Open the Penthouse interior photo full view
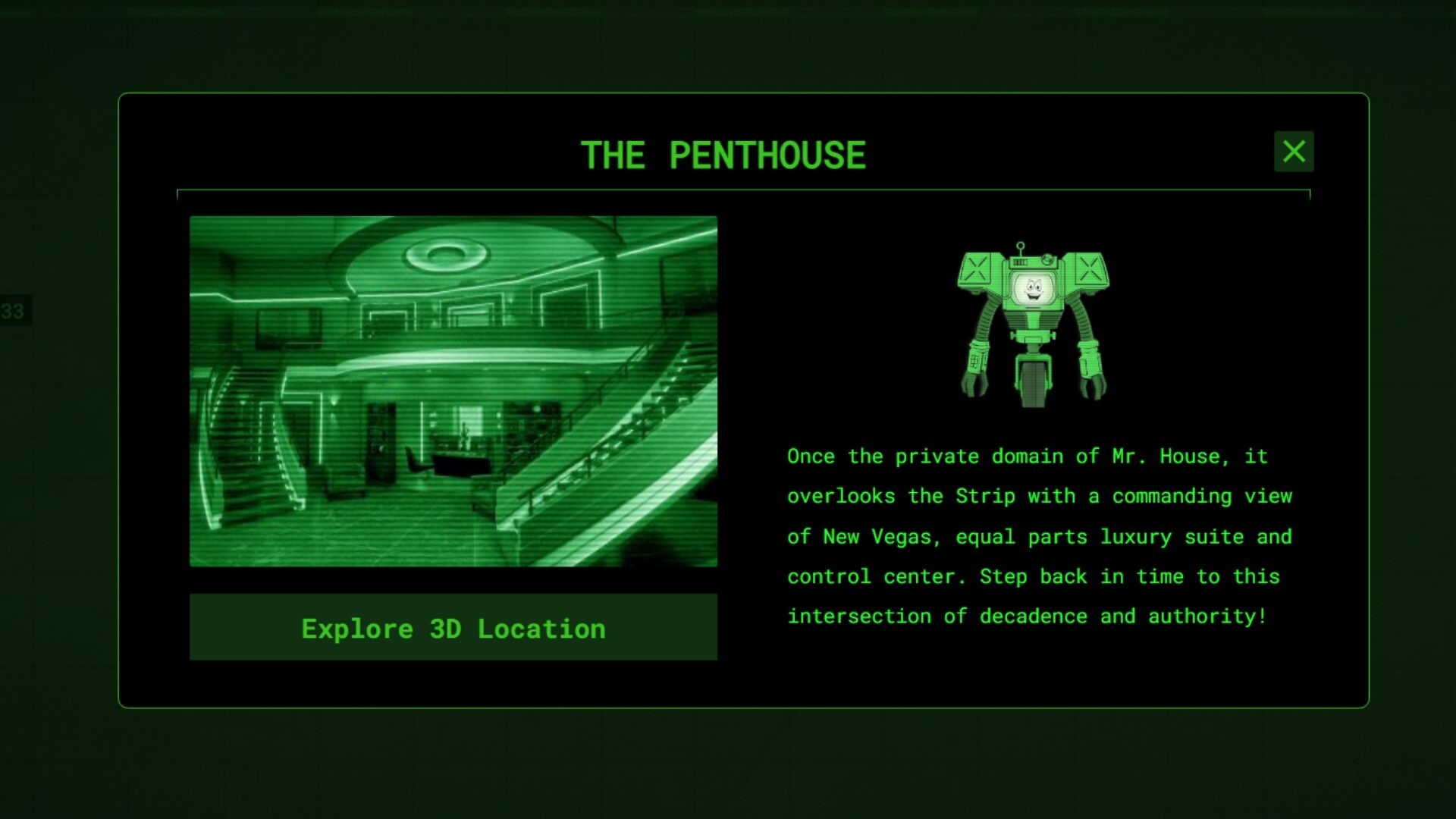Screen dimensions: 1456x819 [453, 391]
